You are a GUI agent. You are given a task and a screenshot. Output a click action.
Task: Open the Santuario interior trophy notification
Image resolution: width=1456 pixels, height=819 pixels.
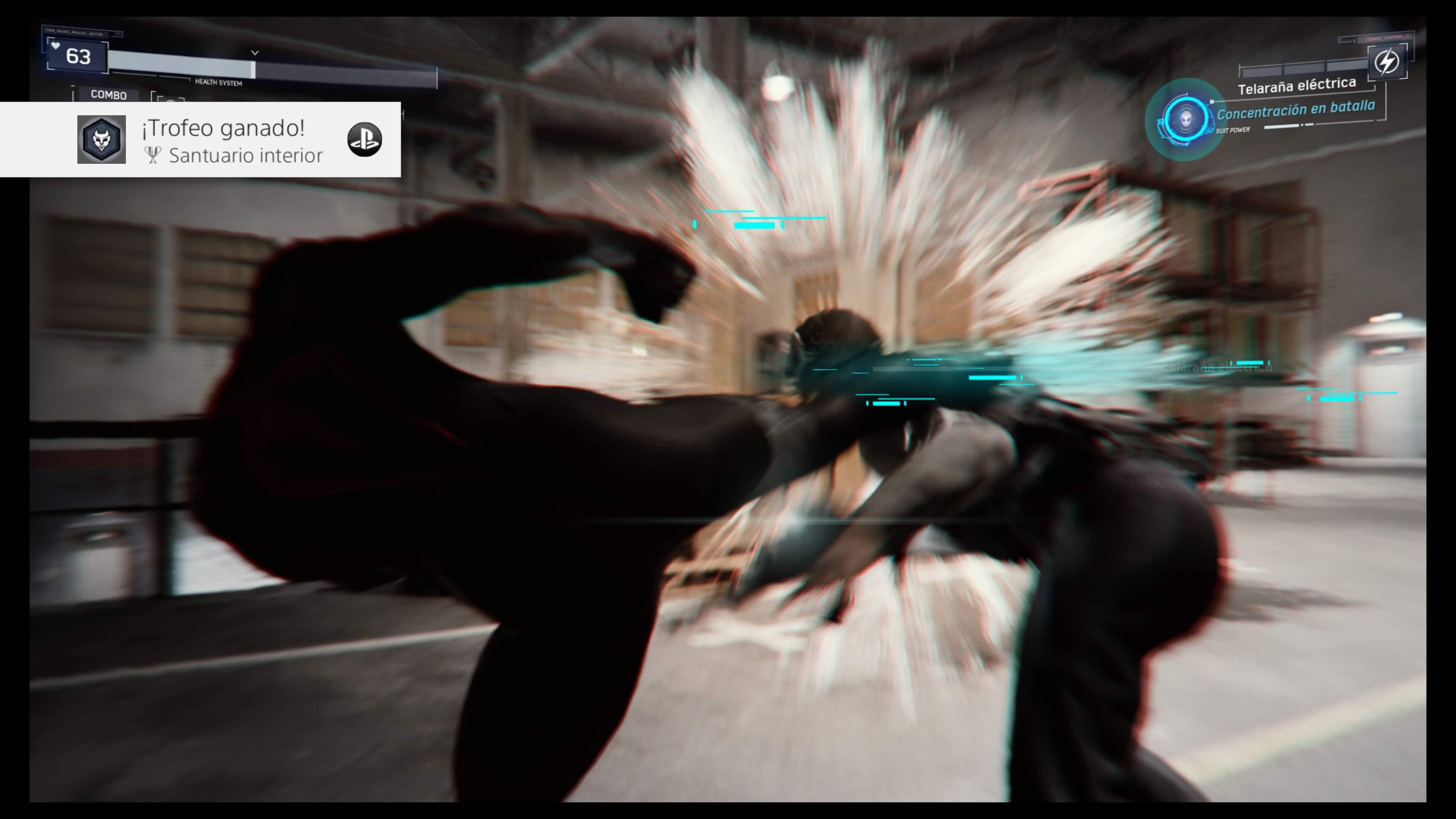[232, 140]
